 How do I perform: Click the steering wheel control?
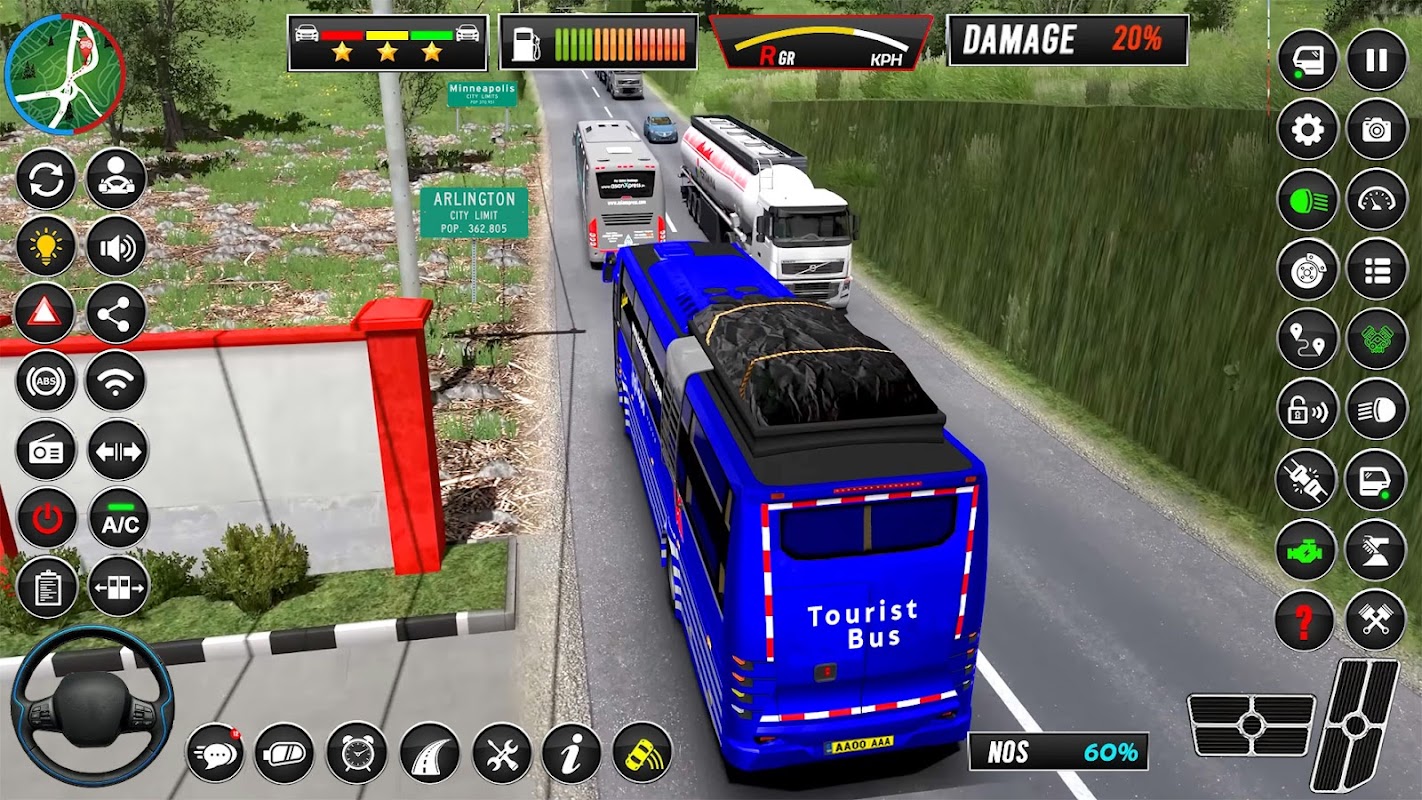92,706
